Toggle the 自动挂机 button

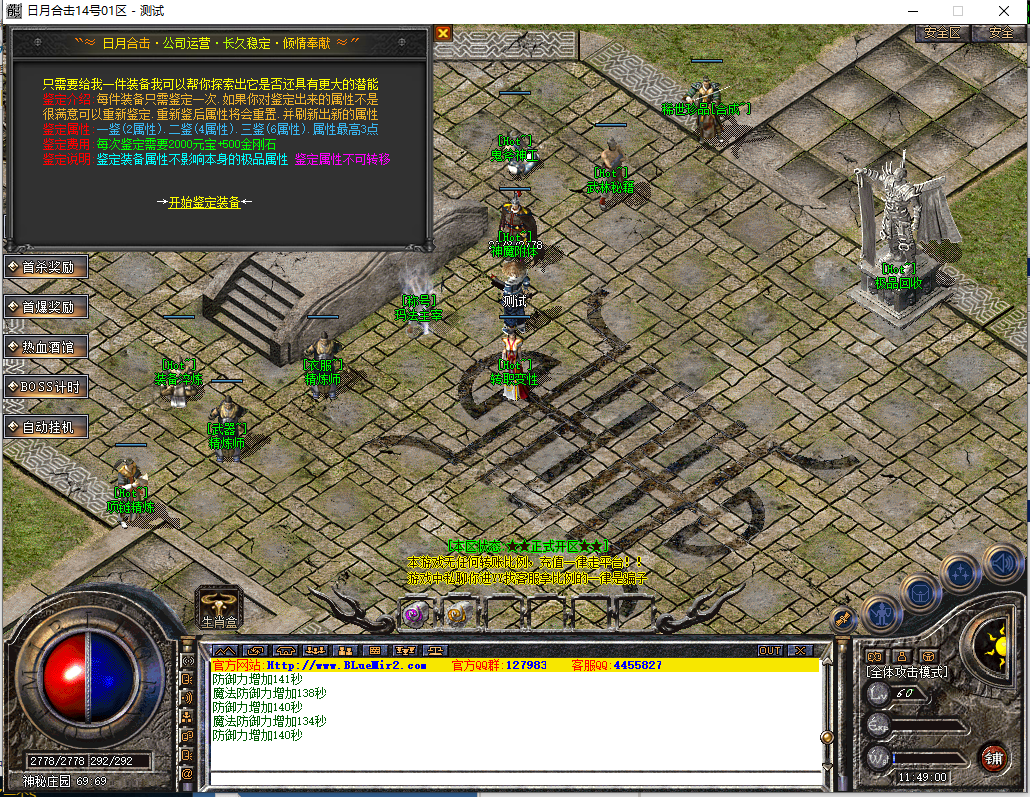pyautogui.click(x=47, y=427)
